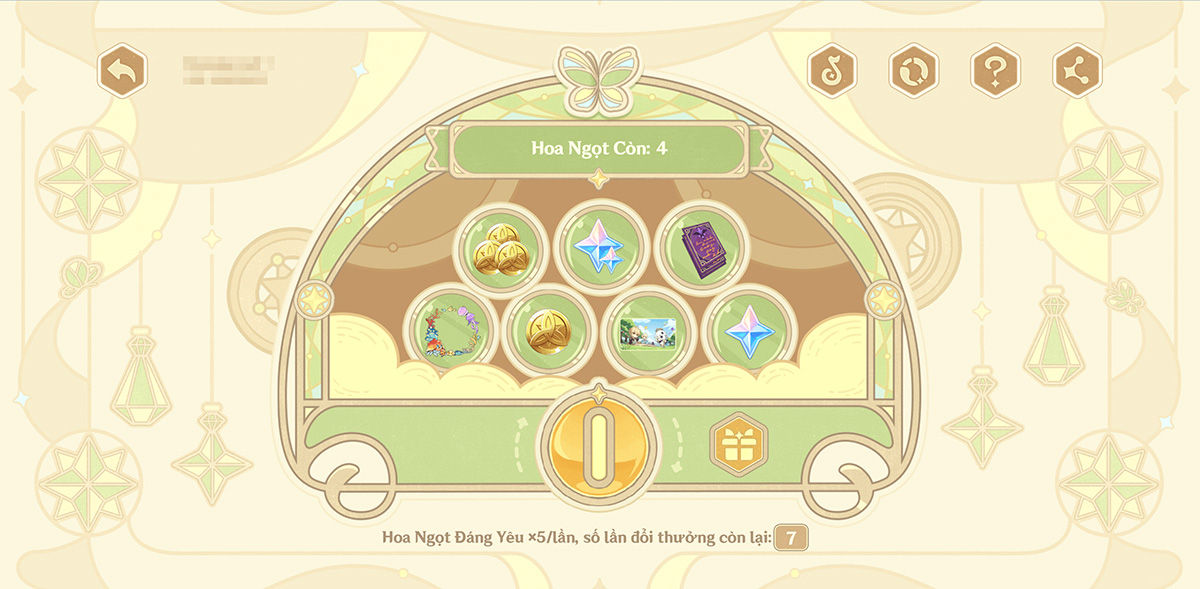1200x589 pixels.
Task: Open the gift box reward list
Action: 738,444
